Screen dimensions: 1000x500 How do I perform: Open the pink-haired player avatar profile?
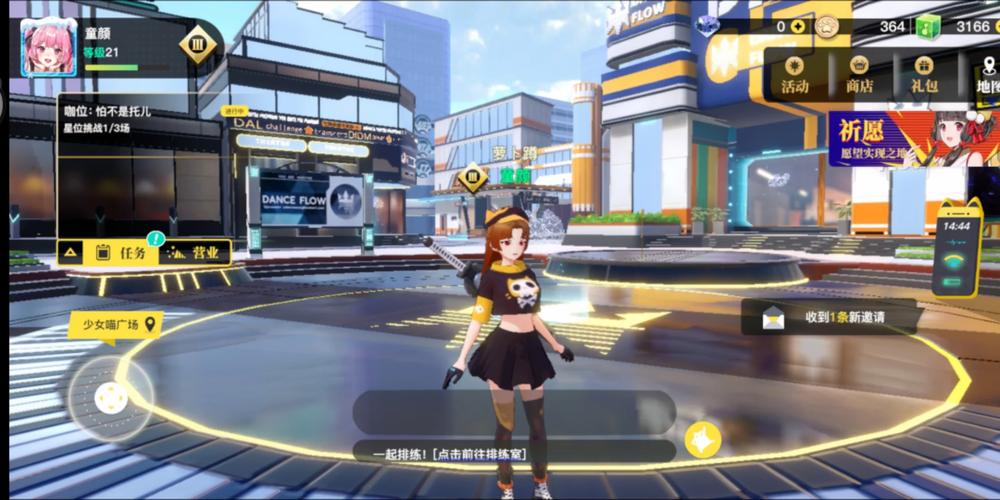pyautogui.click(x=49, y=48)
